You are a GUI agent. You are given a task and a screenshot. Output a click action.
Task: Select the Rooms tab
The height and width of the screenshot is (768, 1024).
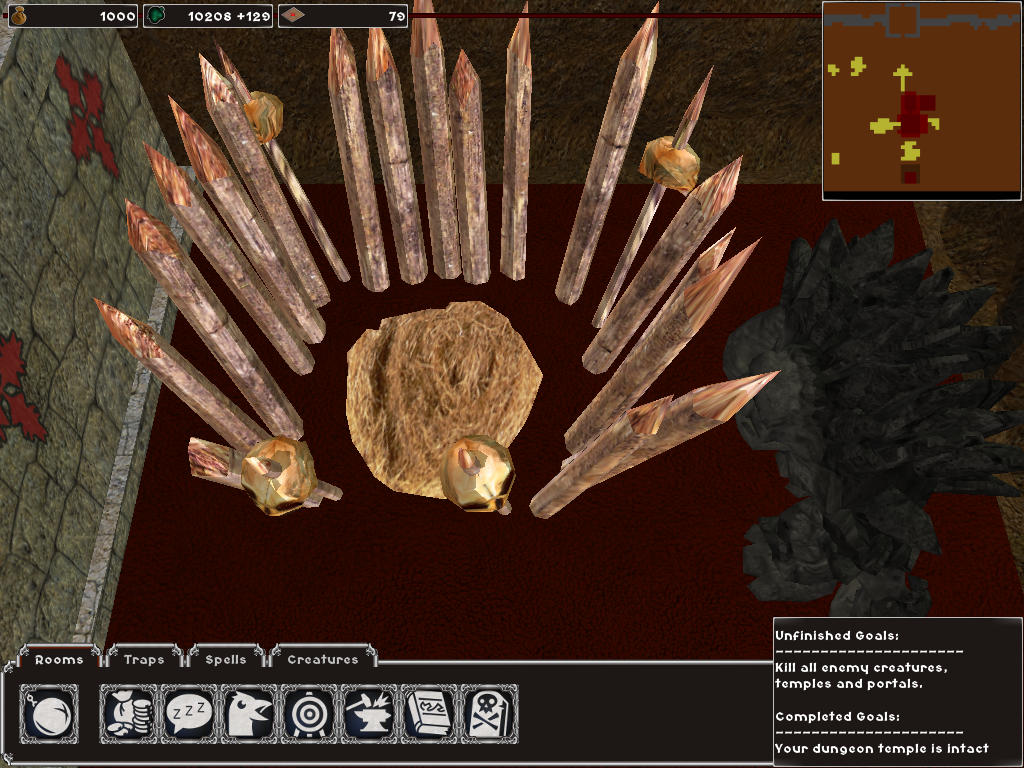(x=59, y=659)
